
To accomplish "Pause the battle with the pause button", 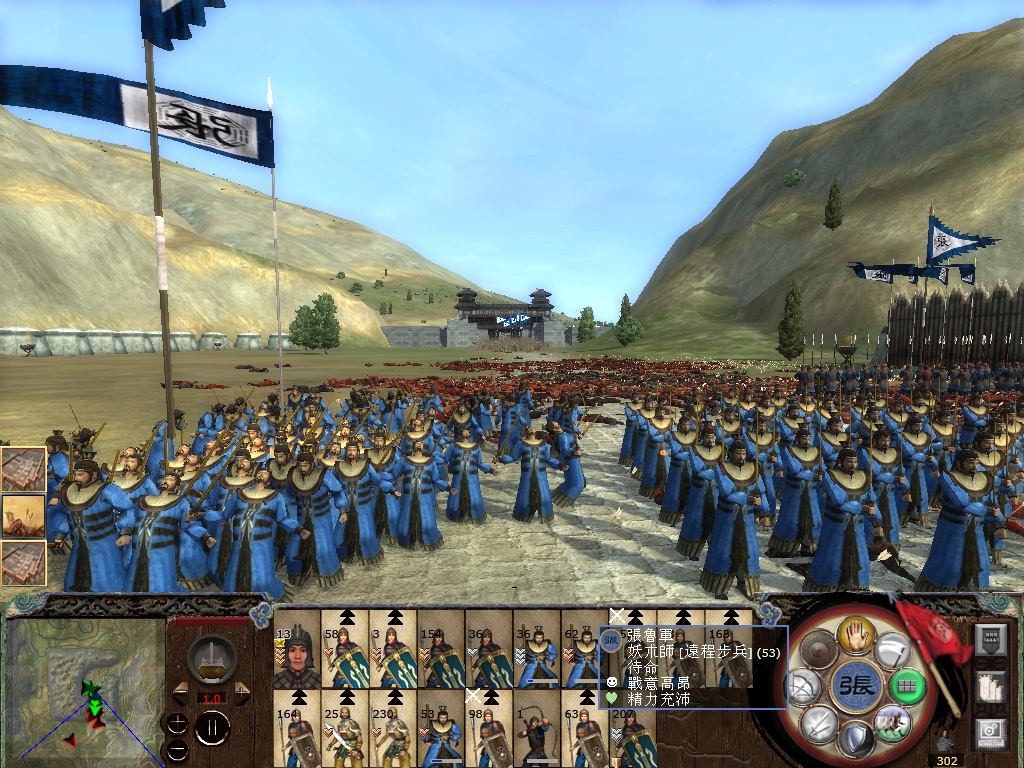I will 212,727.
